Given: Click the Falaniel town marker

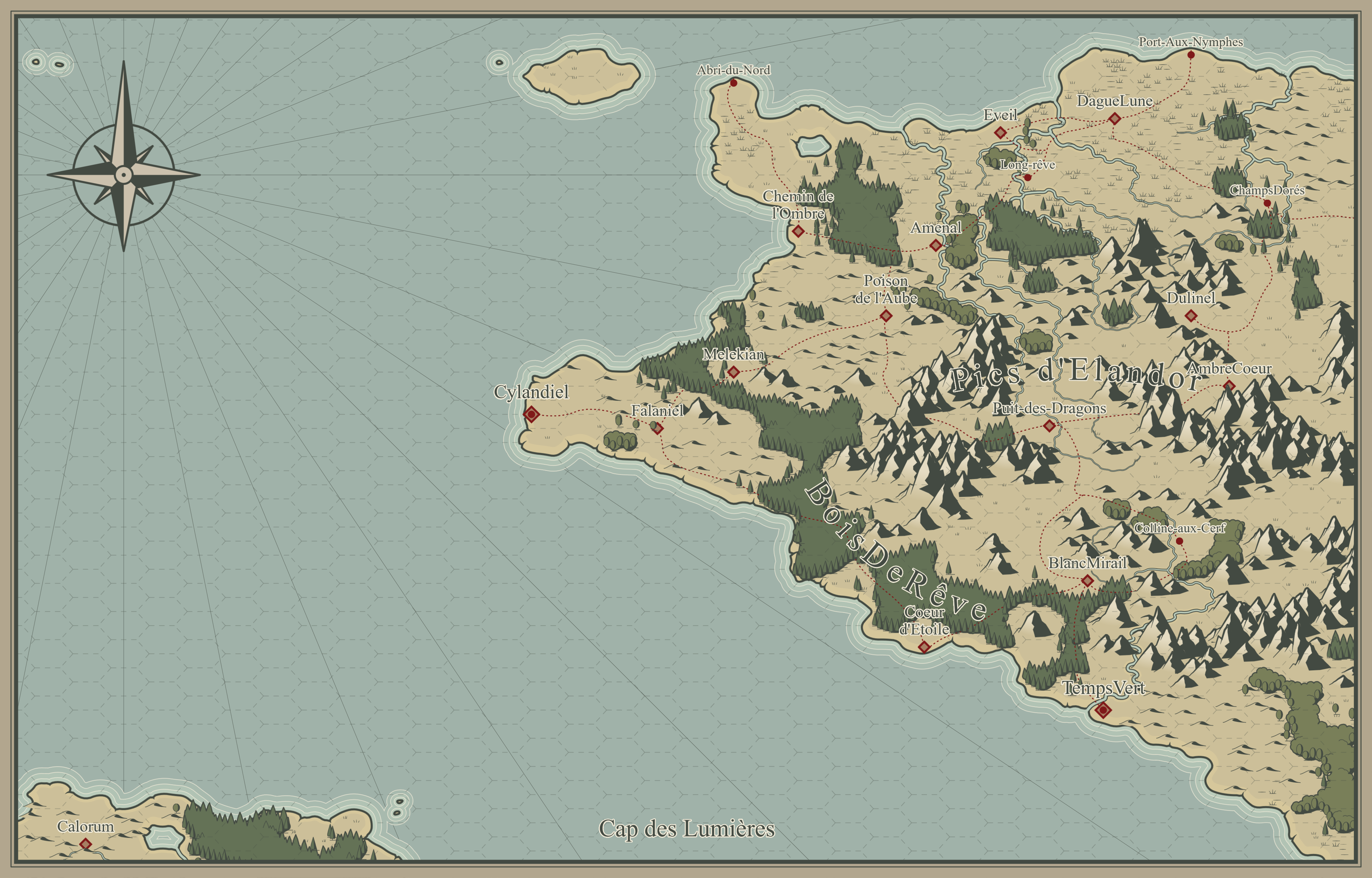Looking at the screenshot, I should [657, 427].
